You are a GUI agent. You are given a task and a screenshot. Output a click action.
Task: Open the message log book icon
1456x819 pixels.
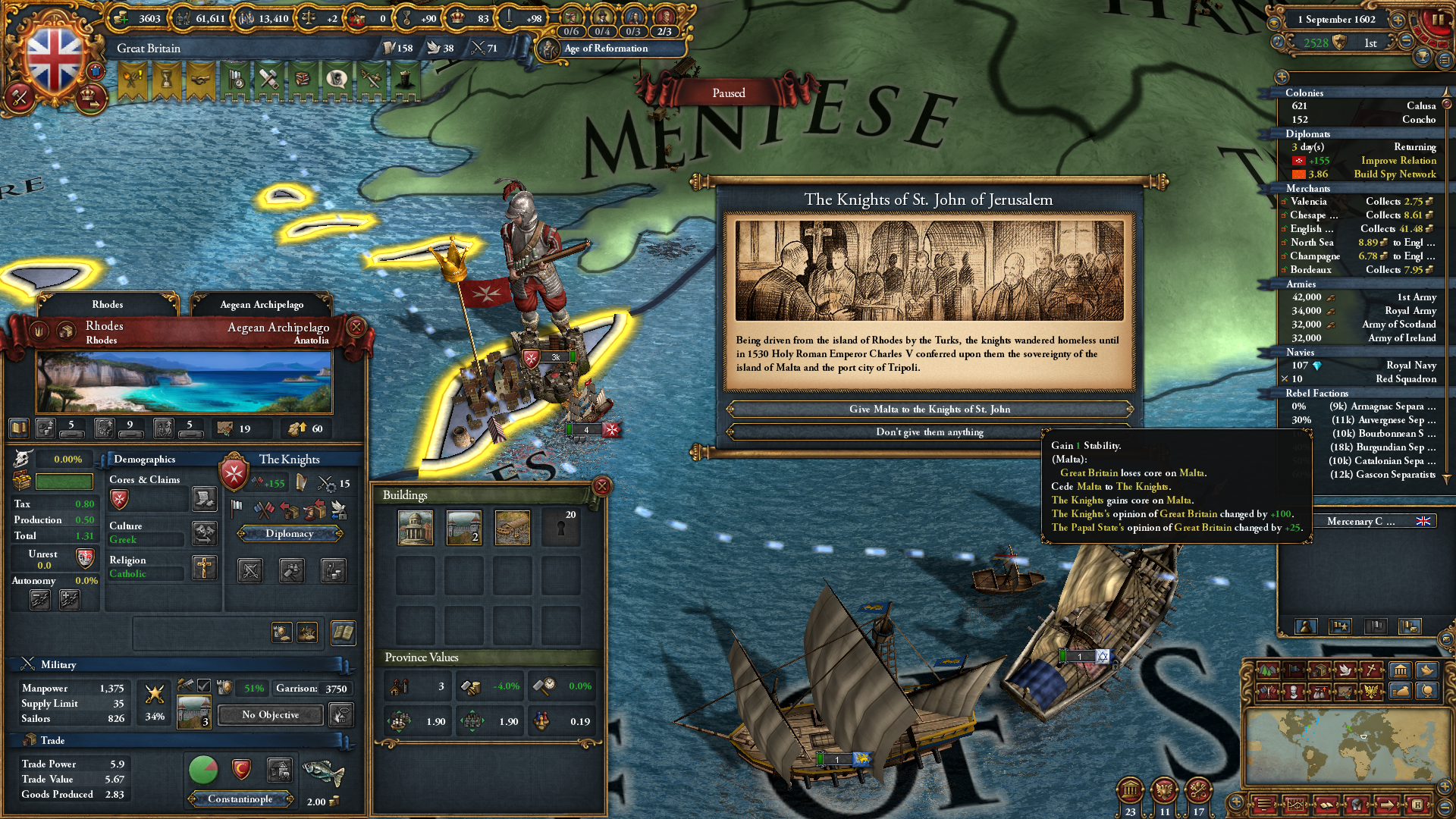tap(1326, 805)
